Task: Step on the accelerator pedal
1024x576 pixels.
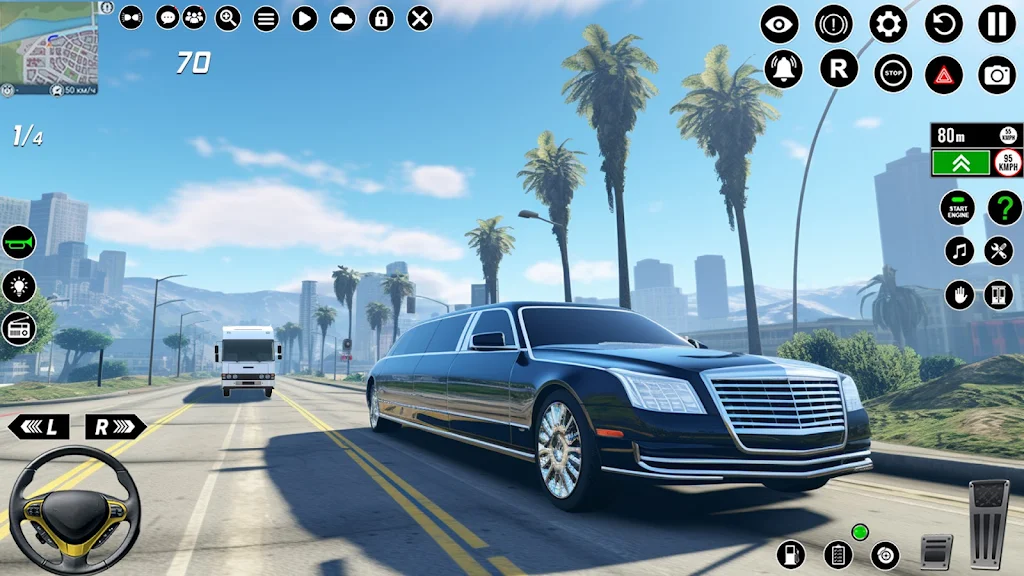Action: tap(989, 524)
